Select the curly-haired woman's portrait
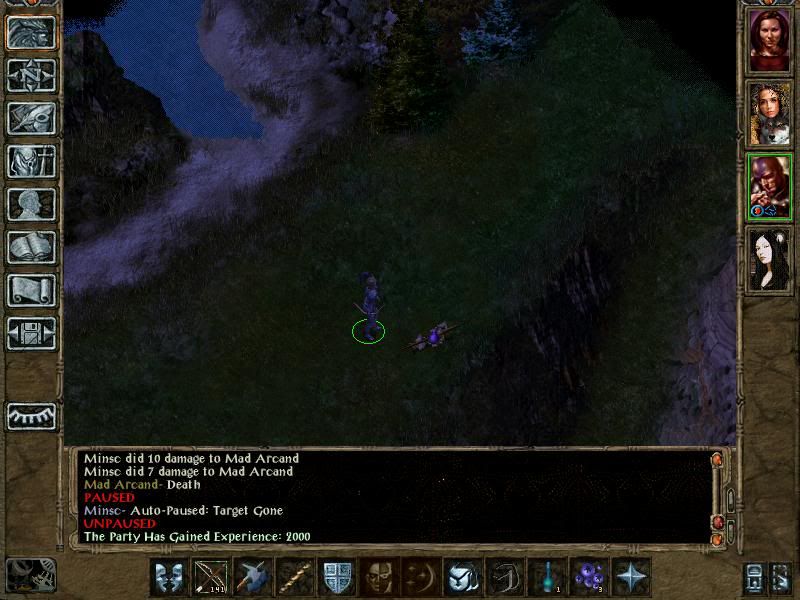 tap(770, 113)
